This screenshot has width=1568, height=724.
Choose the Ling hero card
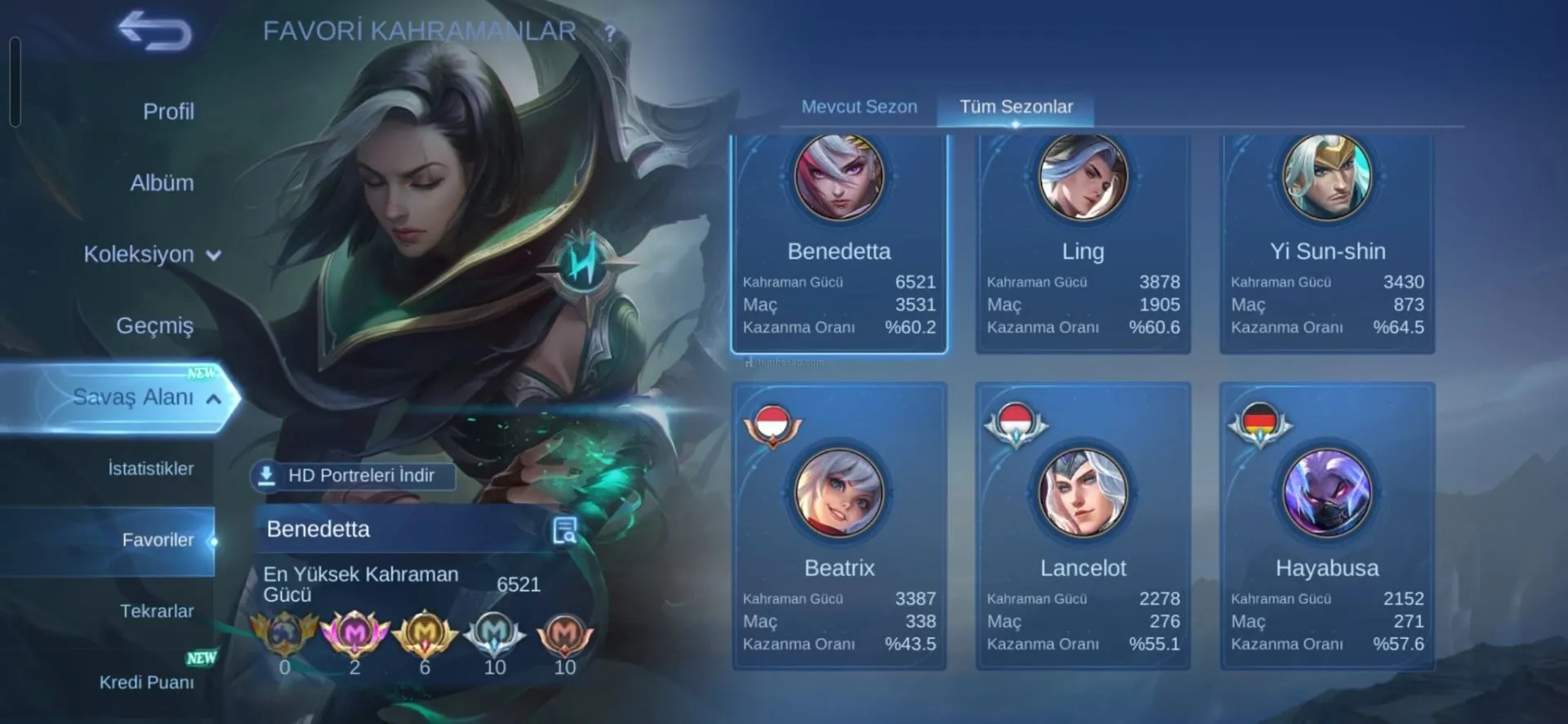[x=1083, y=244]
